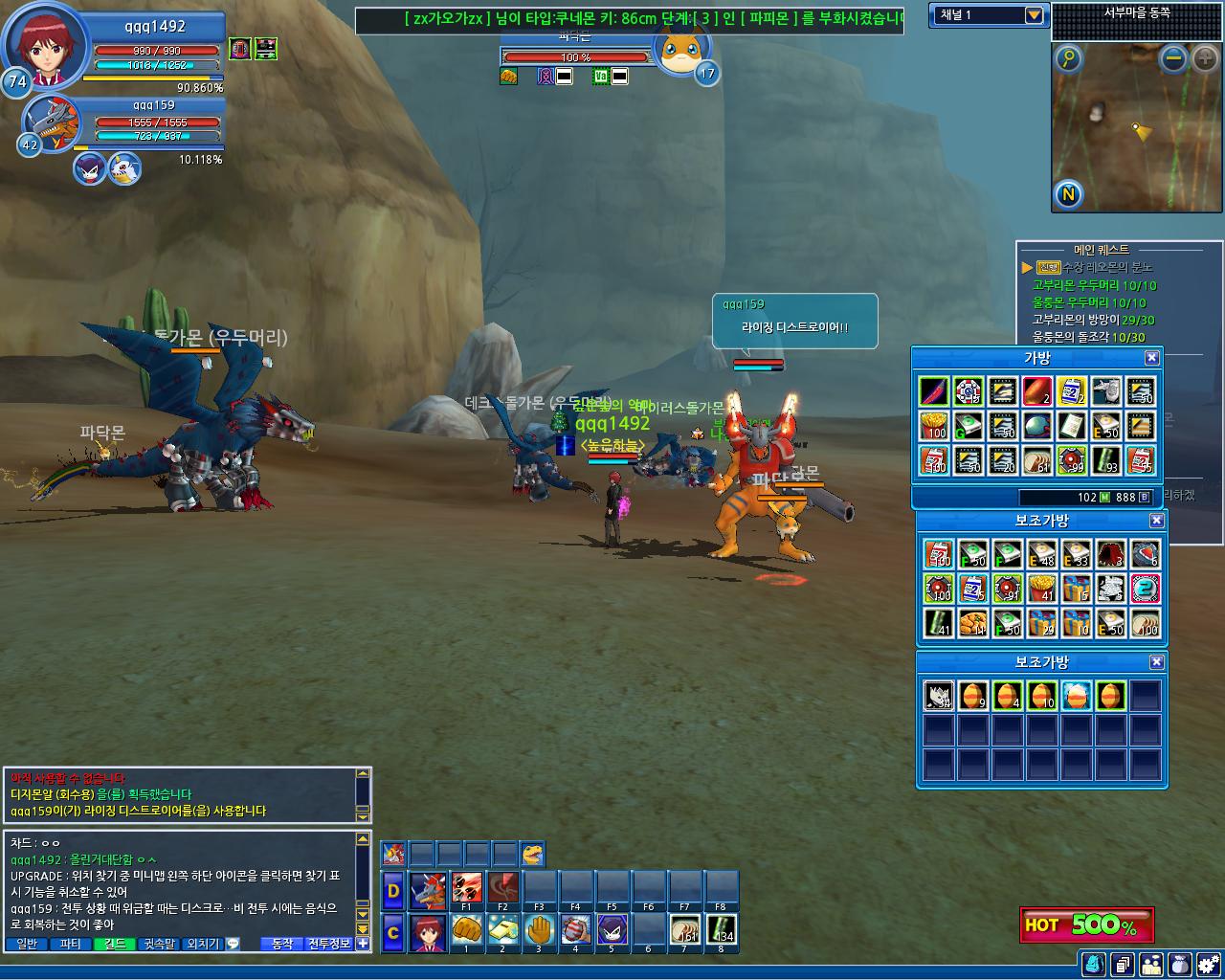This screenshot has width=1225, height=980.
Task: Switch chat to the 길드 tab
Action: click(x=115, y=944)
